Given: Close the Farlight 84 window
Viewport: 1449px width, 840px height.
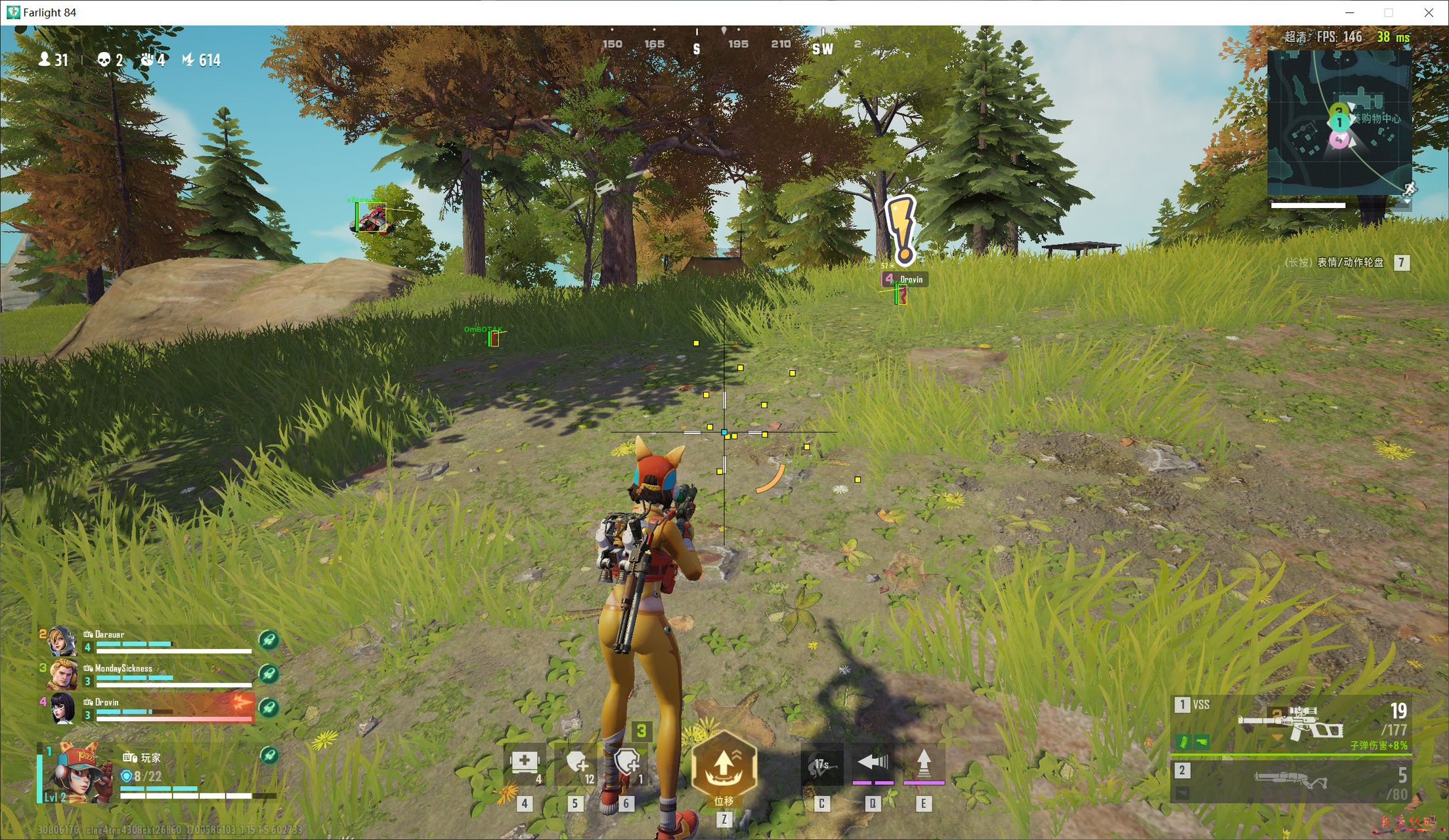Looking at the screenshot, I should 1429,12.
